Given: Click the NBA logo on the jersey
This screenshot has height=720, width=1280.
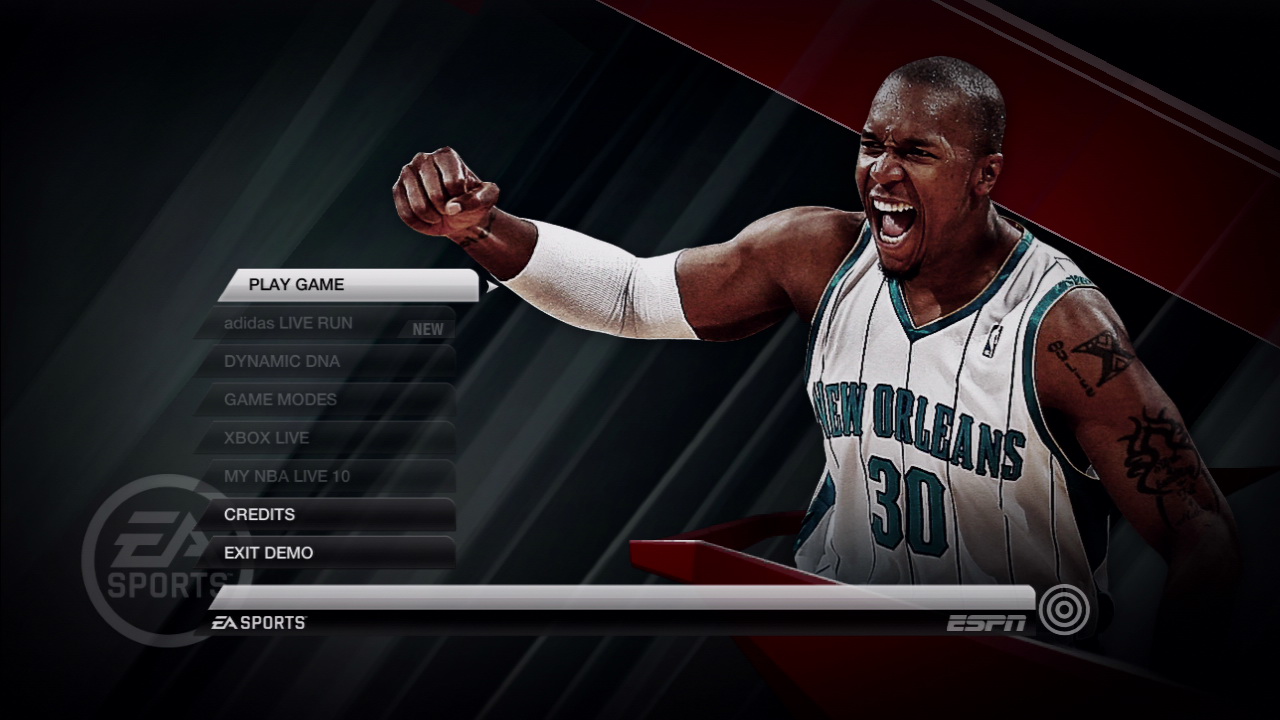Looking at the screenshot, I should 992,341.
